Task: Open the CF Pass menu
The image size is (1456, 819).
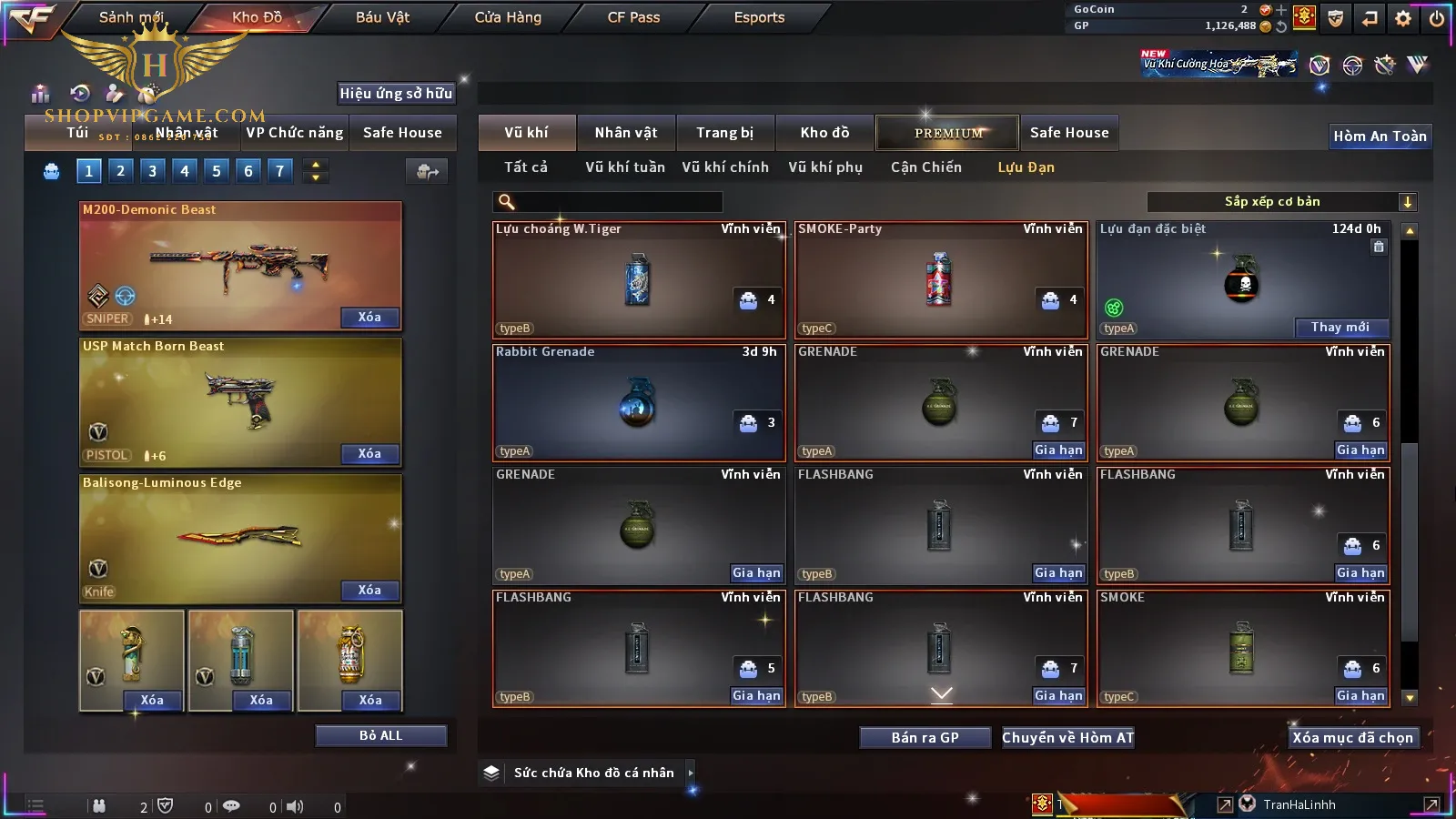Action: [x=633, y=17]
